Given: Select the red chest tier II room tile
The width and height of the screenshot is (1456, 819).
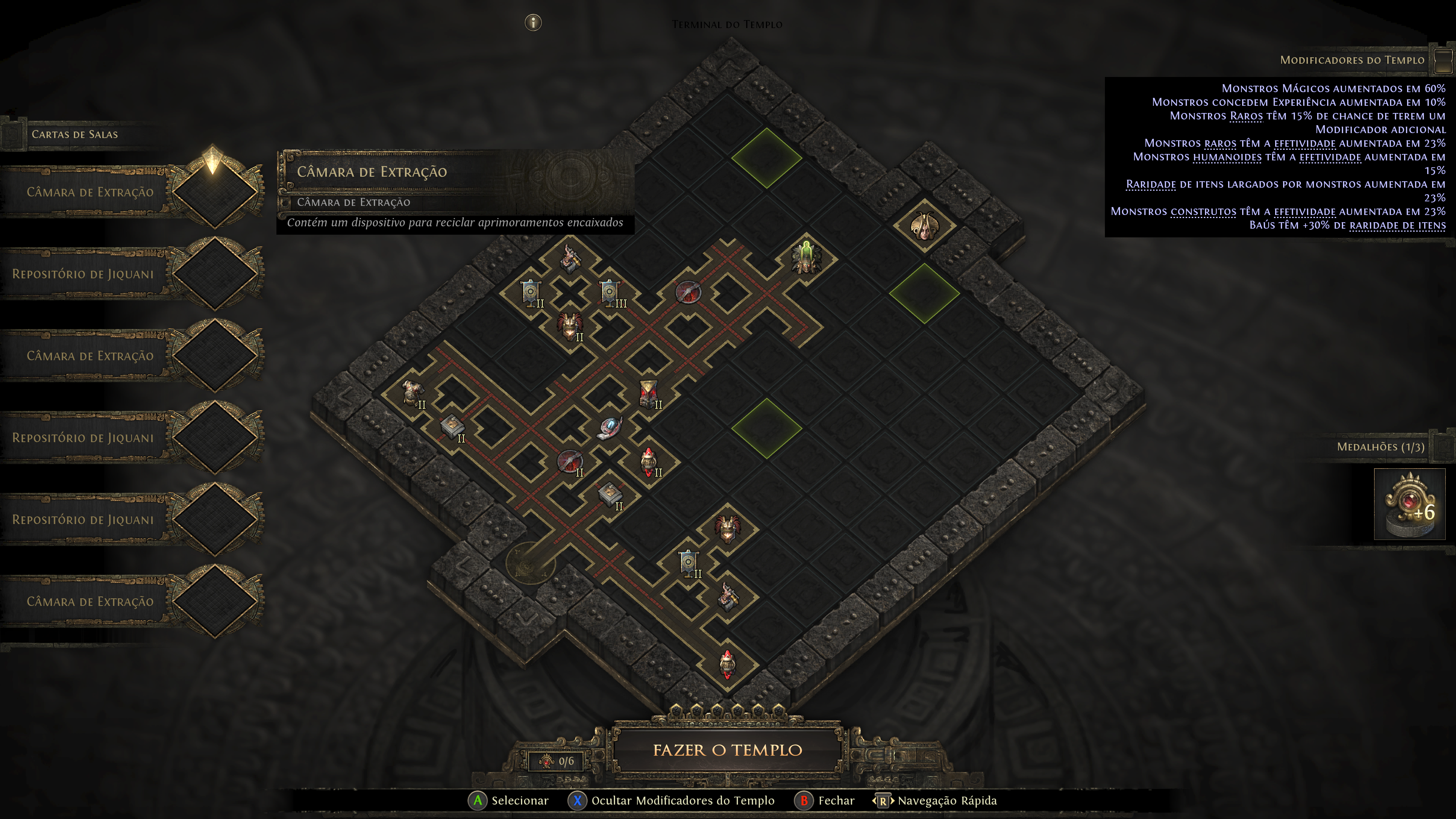Looking at the screenshot, I should coord(648,394).
